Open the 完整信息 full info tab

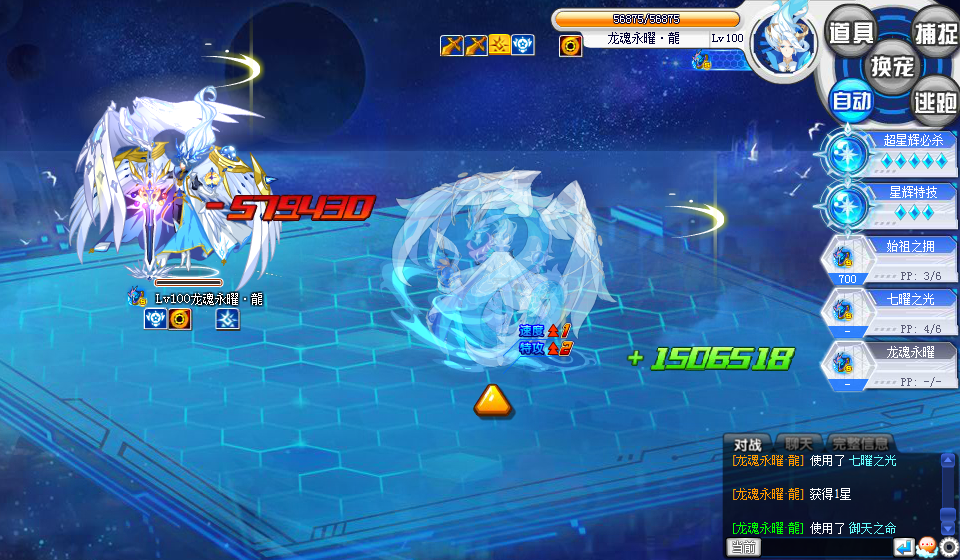[x=861, y=444]
